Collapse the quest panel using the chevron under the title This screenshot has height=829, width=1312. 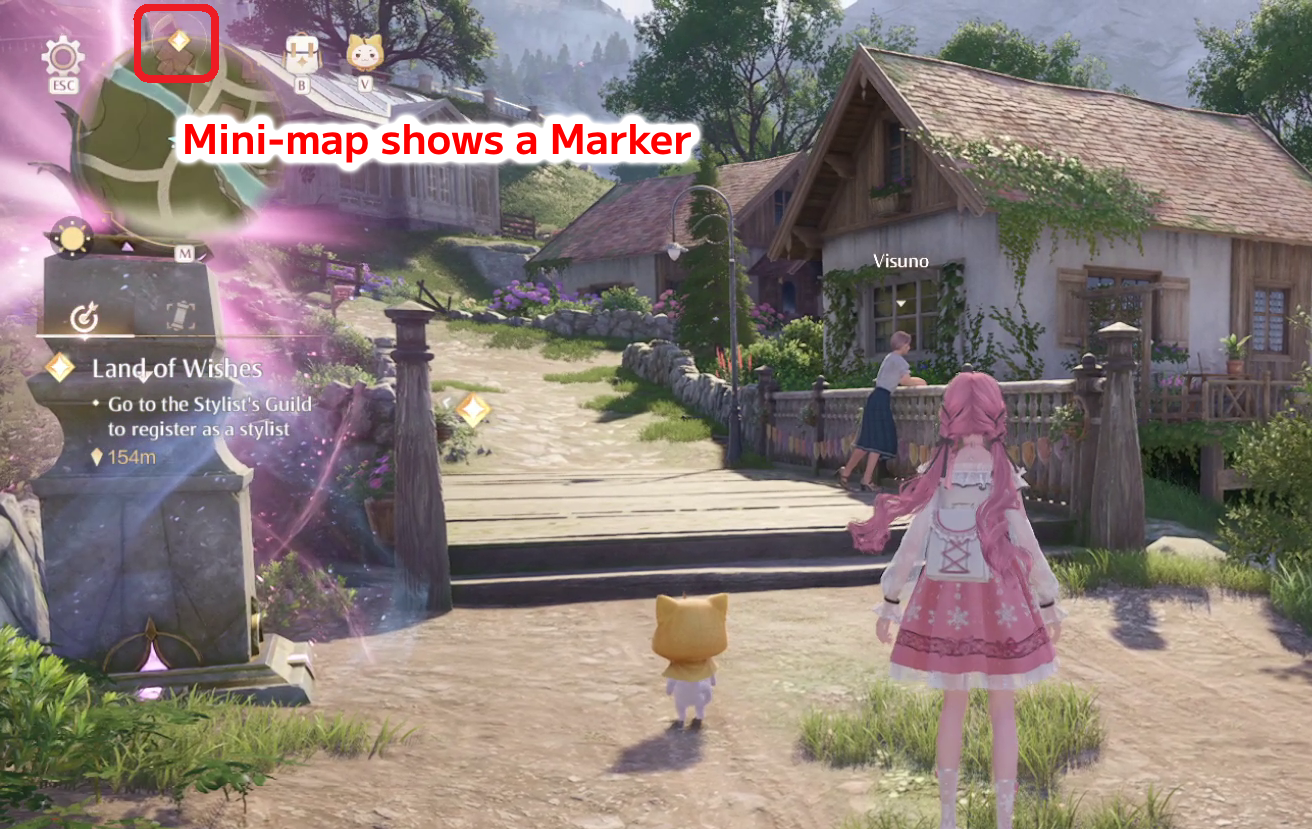pyautogui.click(x=142, y=378)
